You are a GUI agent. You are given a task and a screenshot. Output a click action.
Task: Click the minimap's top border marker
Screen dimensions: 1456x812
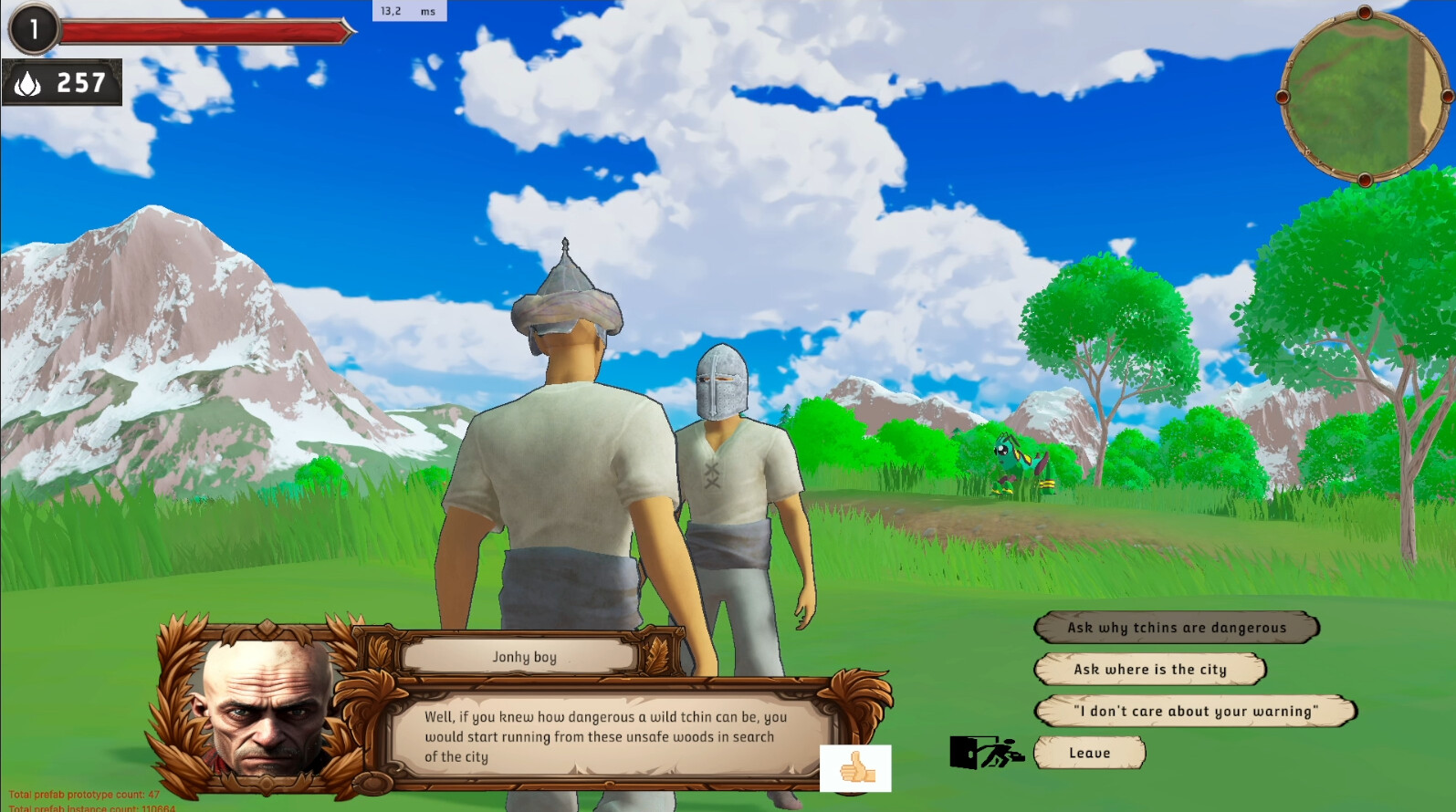pos(1364,14)
